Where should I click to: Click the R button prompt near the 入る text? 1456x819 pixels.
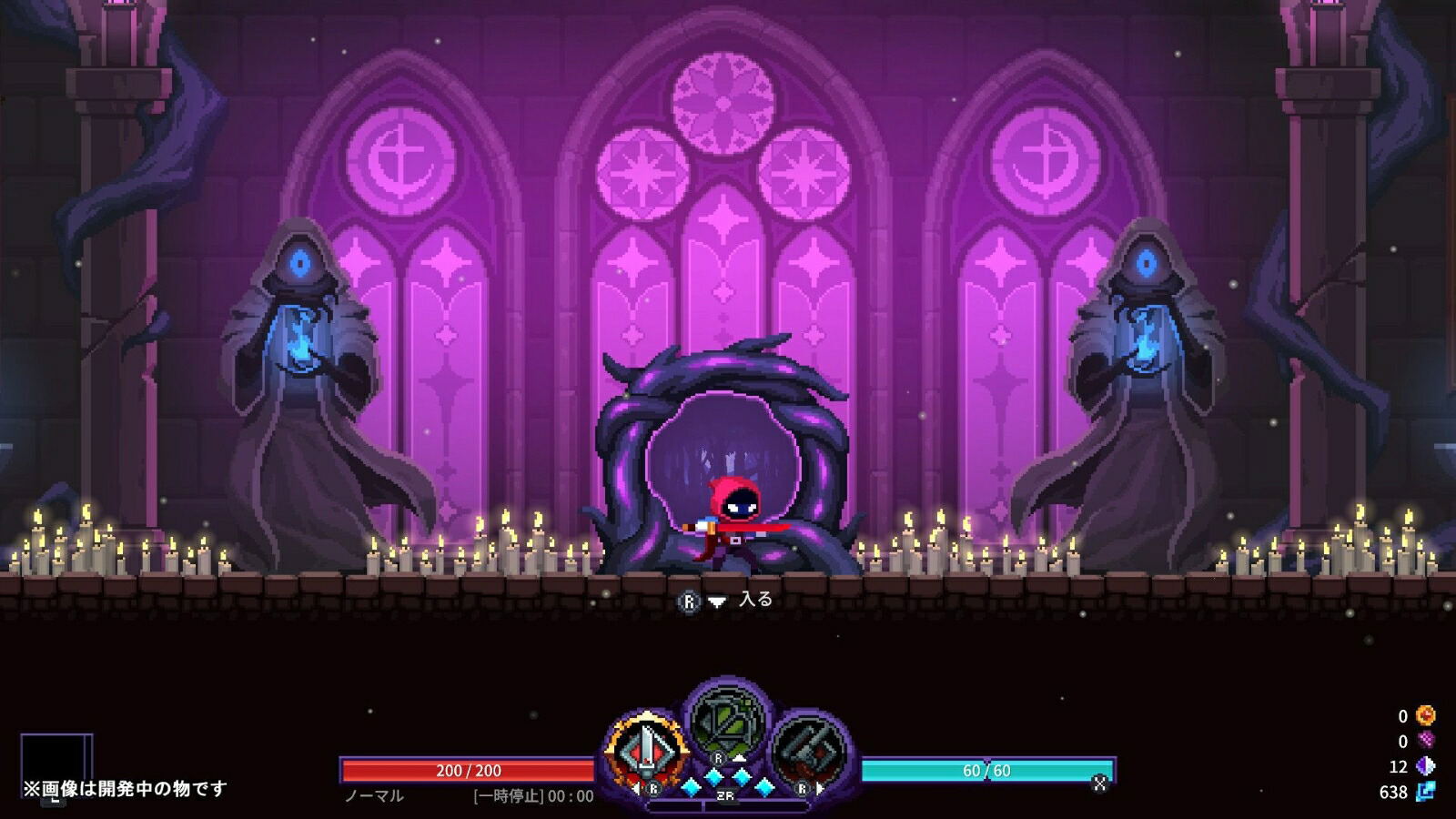pos(689,601)
